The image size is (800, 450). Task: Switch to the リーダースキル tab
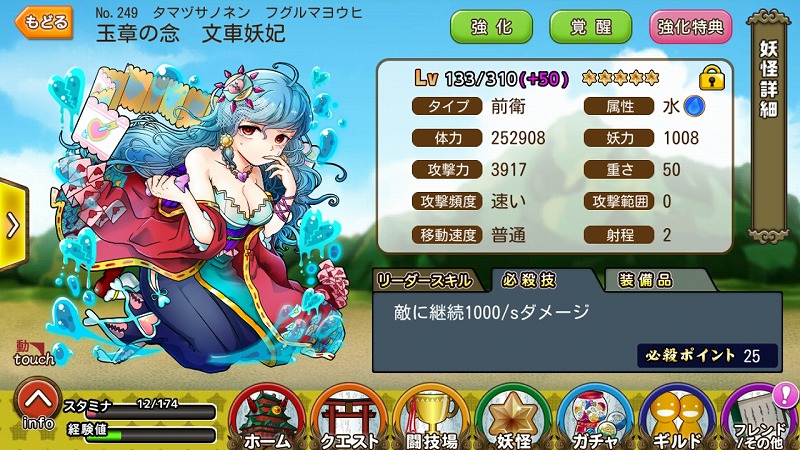pos(427,279)
